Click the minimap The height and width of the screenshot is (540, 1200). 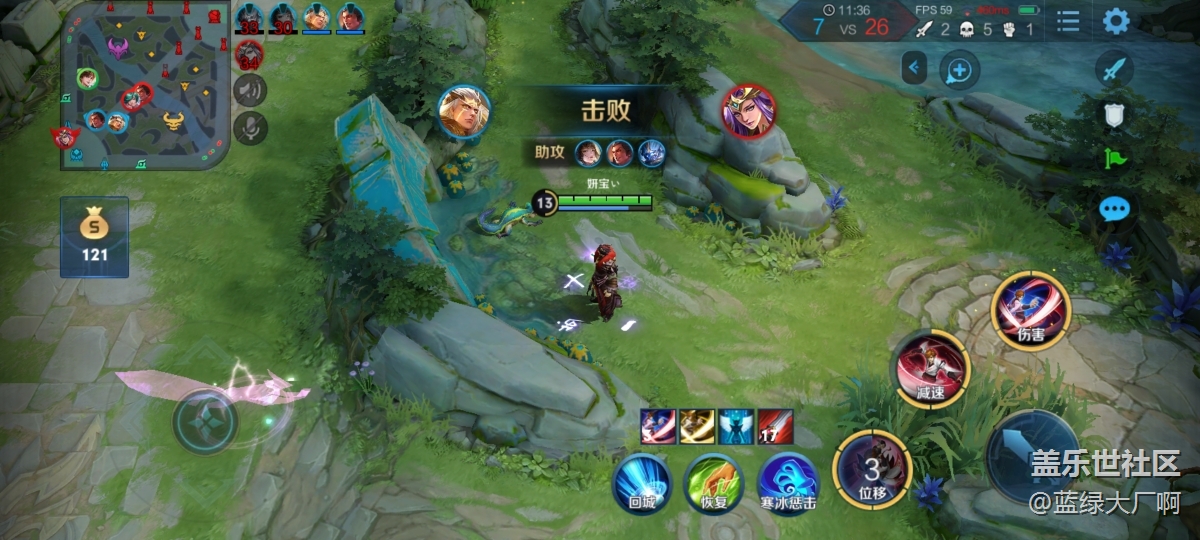145,85
